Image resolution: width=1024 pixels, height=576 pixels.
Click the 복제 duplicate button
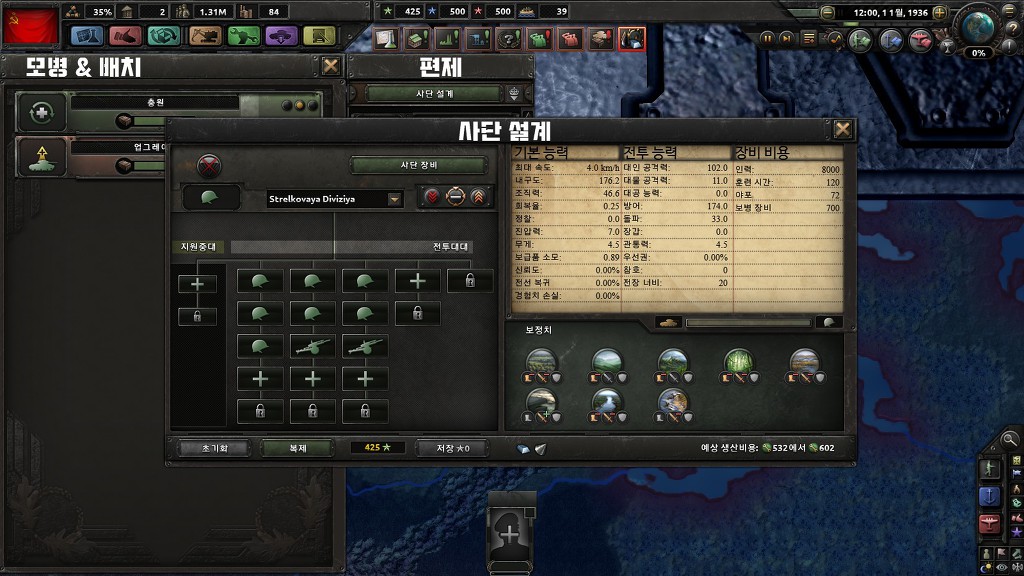(298, 448)
